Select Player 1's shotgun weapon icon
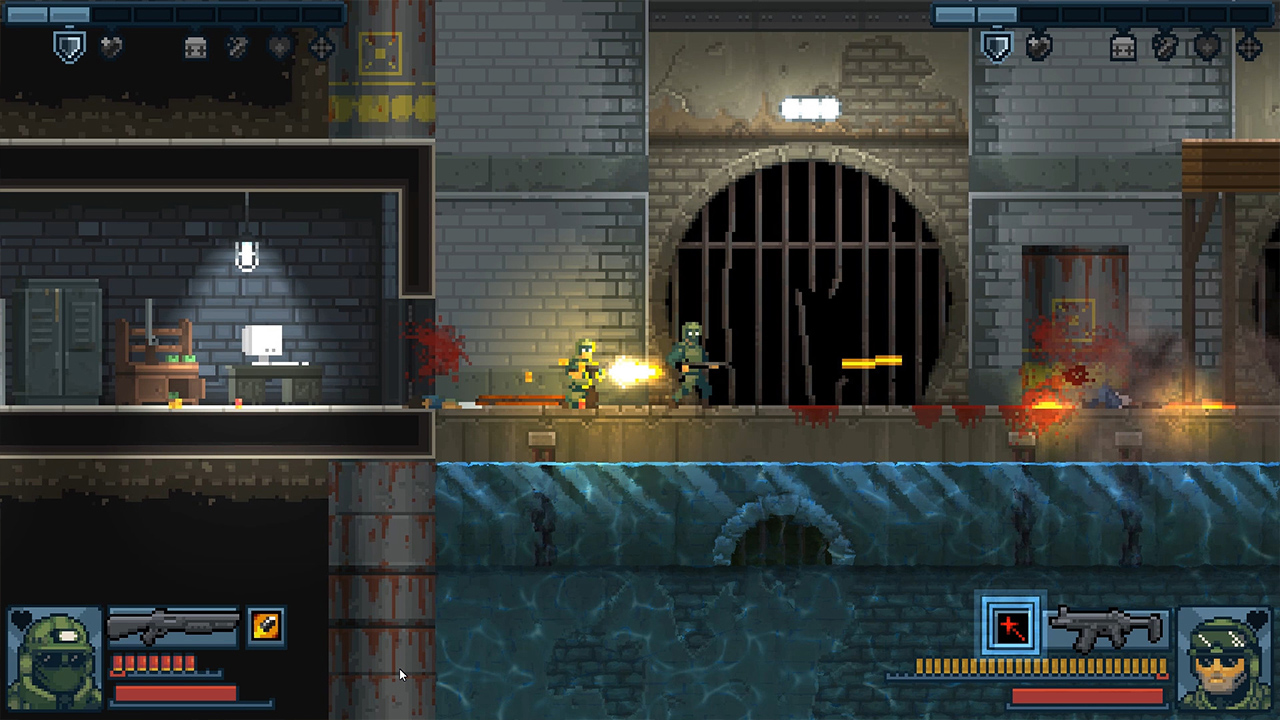The height and width of the screenshot is (720, 1280). 175,628
